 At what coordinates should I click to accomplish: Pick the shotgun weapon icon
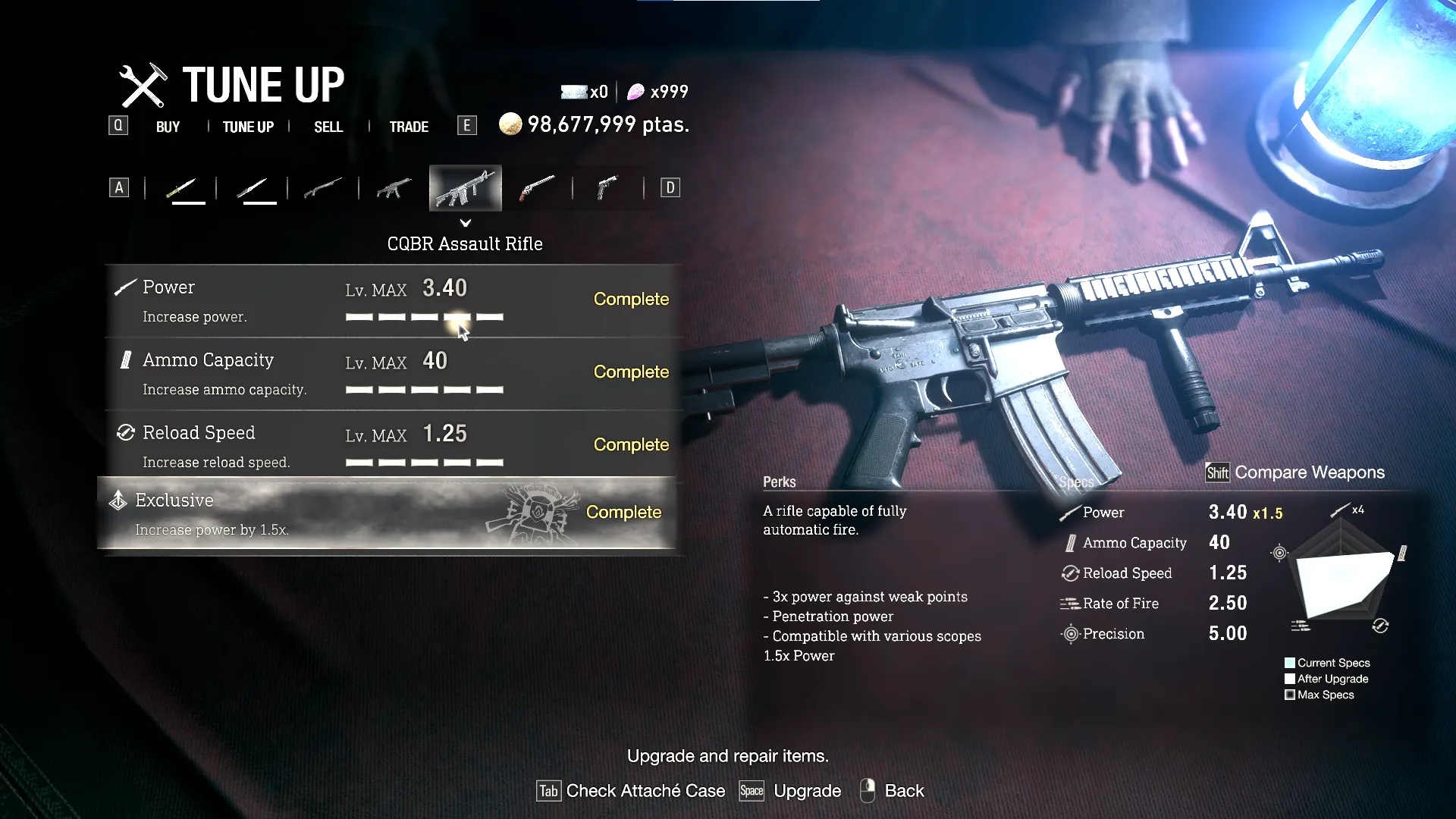(x=323, y=188)
